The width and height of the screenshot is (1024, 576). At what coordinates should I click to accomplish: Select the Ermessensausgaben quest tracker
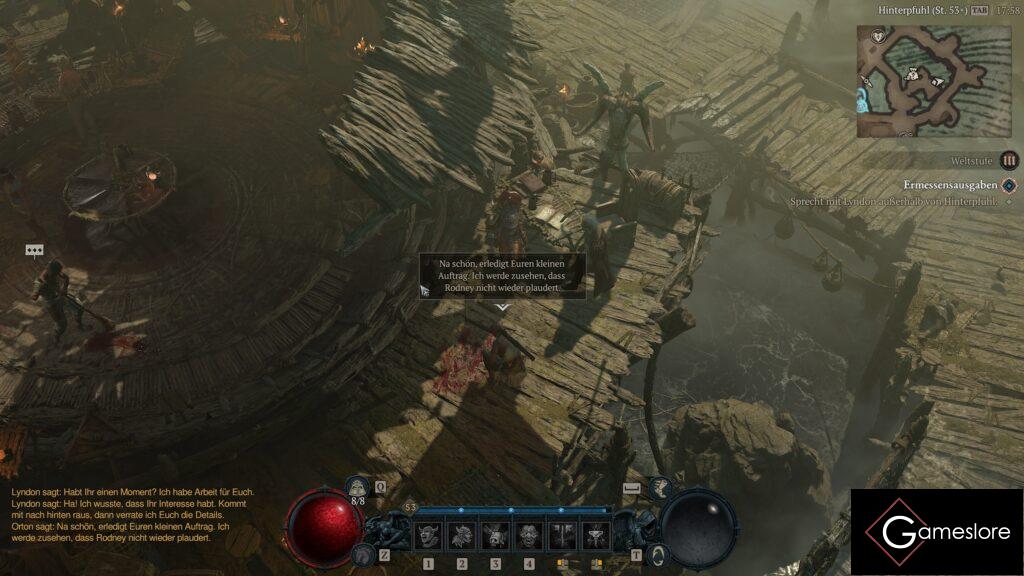950,185
